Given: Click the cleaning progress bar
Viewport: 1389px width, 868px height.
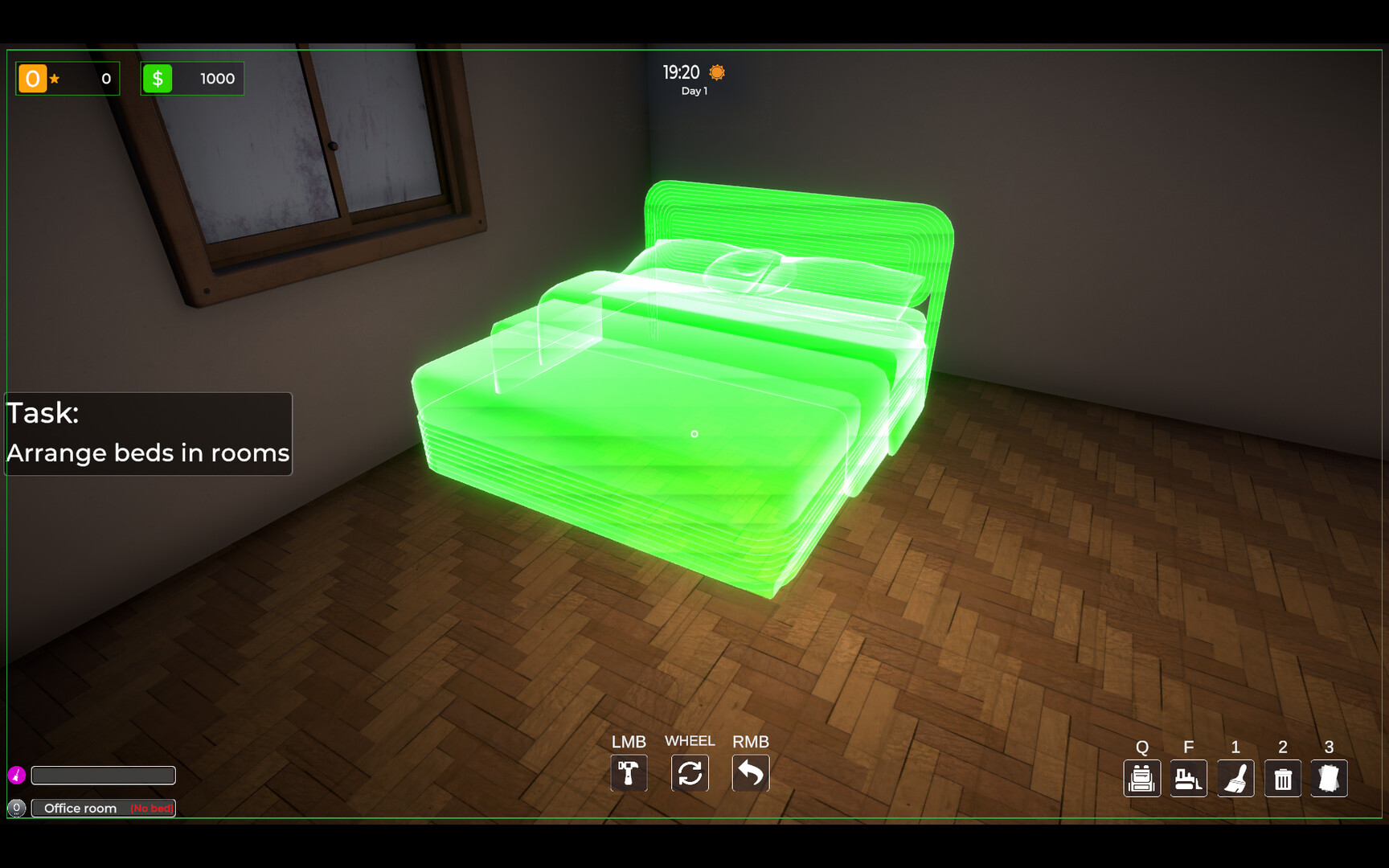Looking at the screenshot, I should click(x=104, y=775).
